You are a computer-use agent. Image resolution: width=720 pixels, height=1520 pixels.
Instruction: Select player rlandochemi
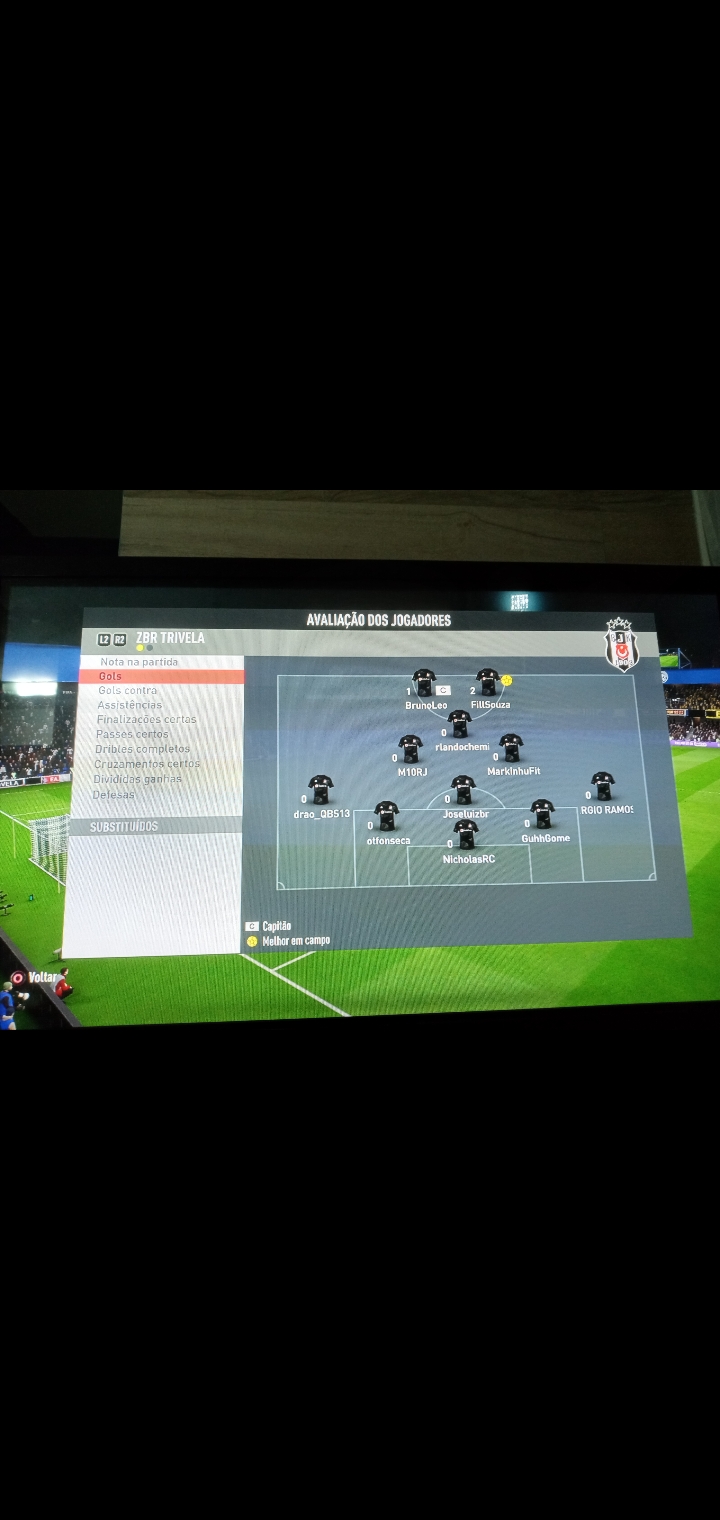click(x=459, y=724)
